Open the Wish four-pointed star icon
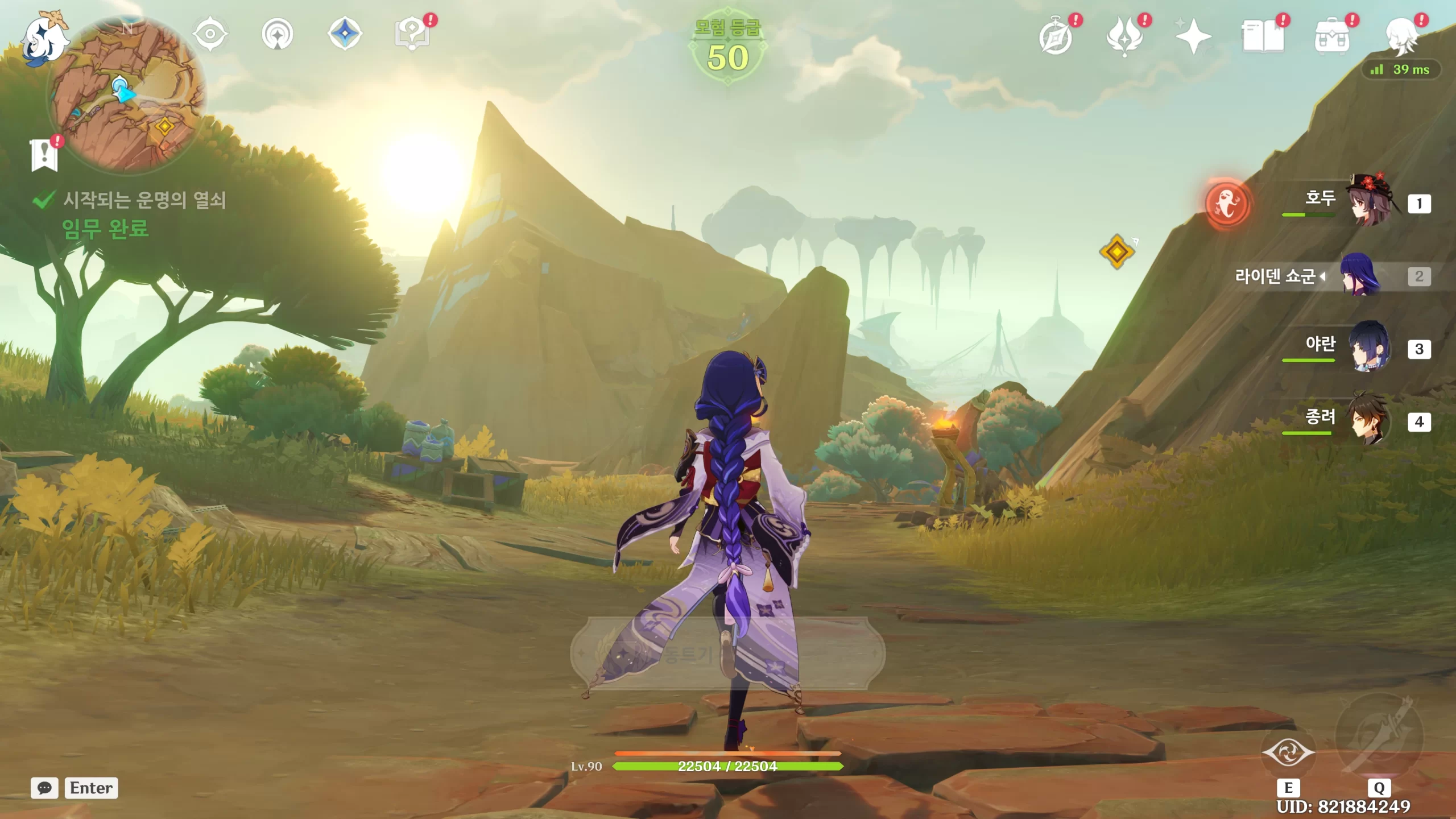 point(1193,37)
